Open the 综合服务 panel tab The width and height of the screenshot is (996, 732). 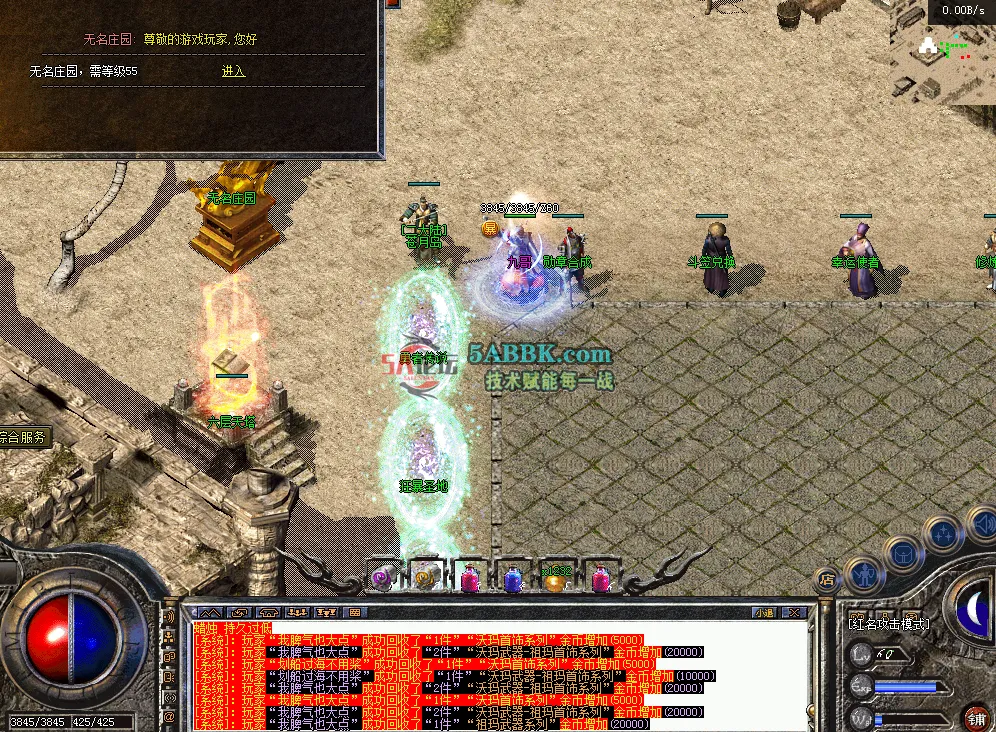point(25,437)
